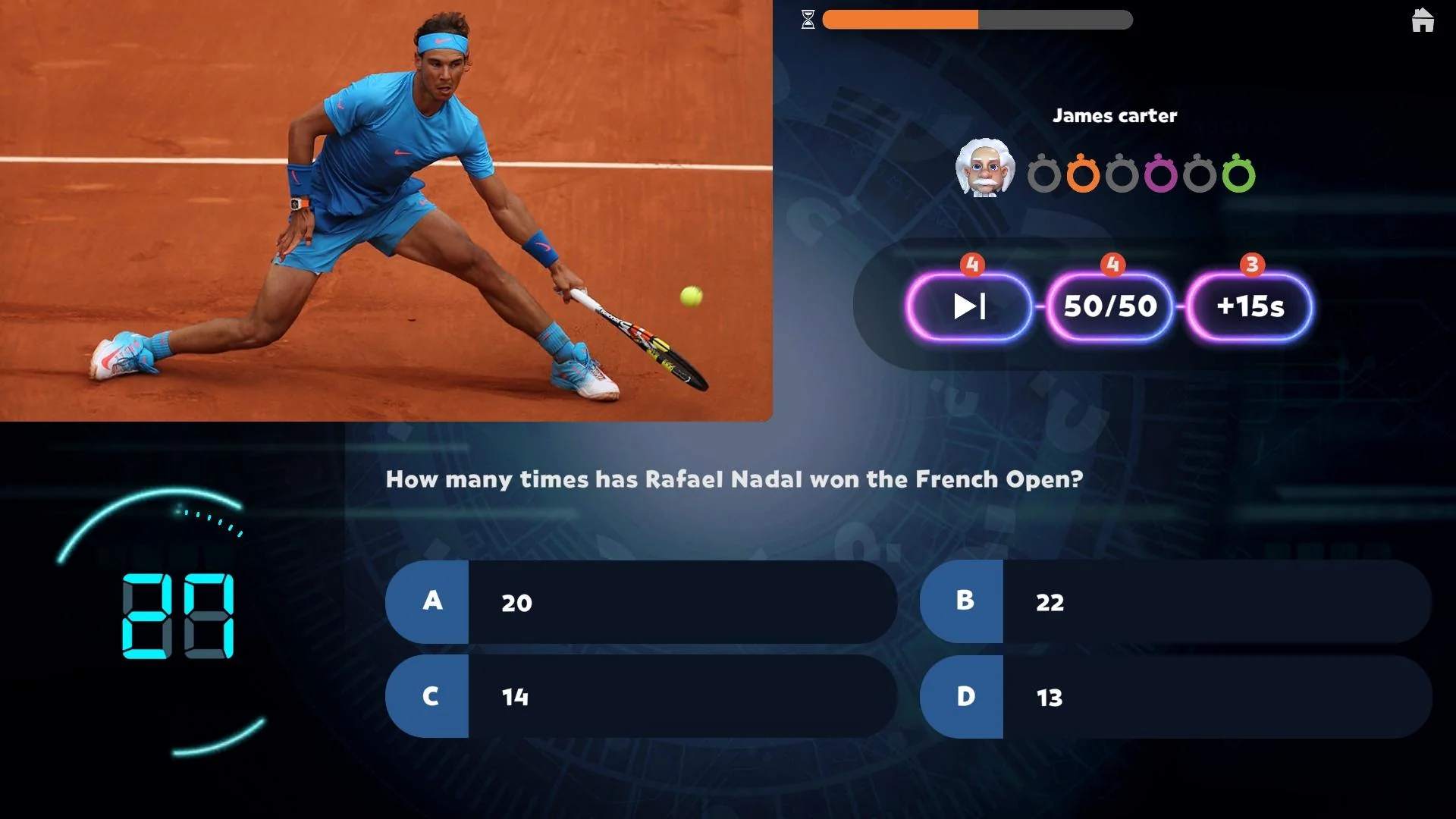Click the badge showing 3 above +15s
Screen dimensions: 1456x819
(1252, 265)
